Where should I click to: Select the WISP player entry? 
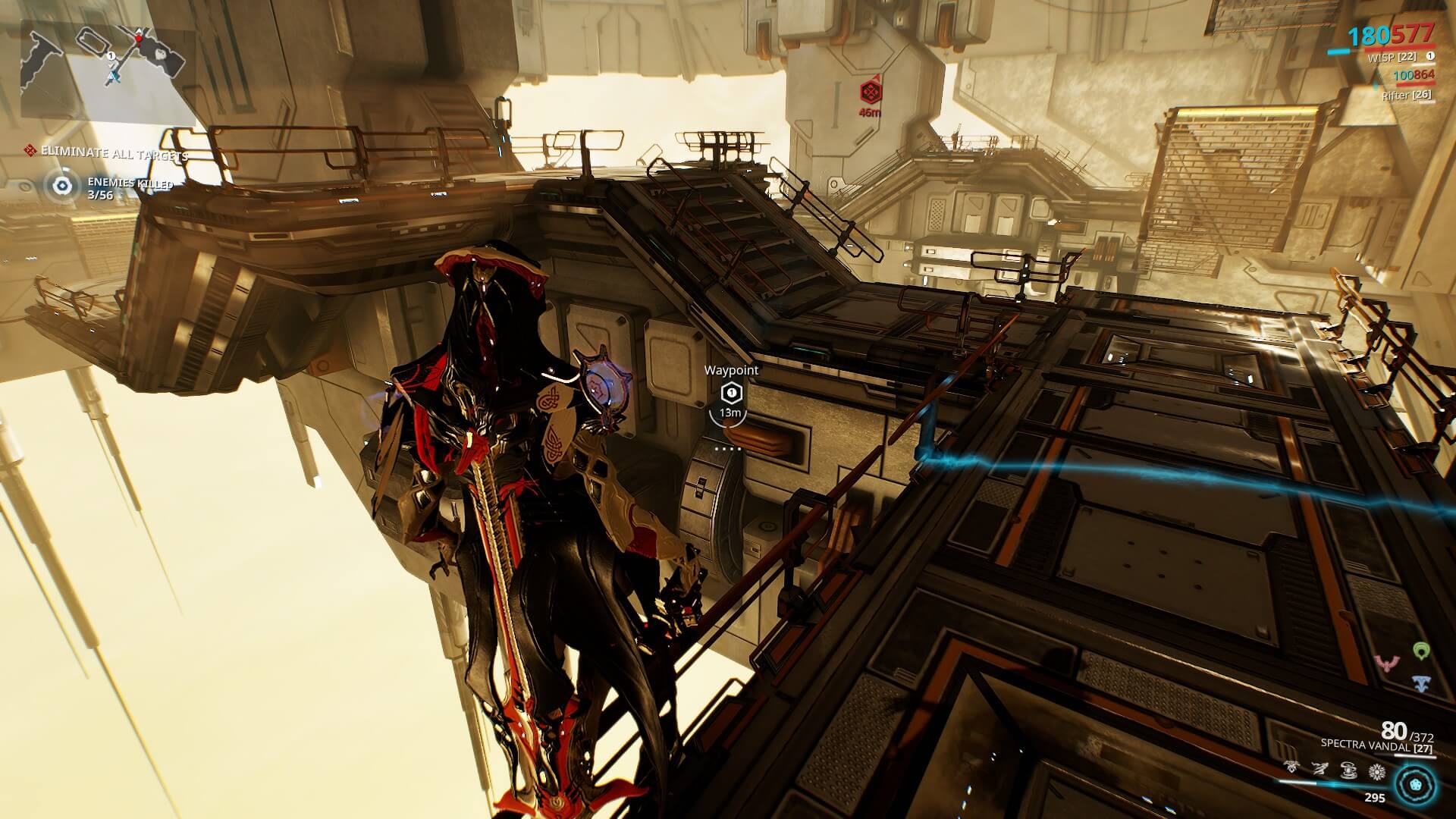(x=1394, y=56)
